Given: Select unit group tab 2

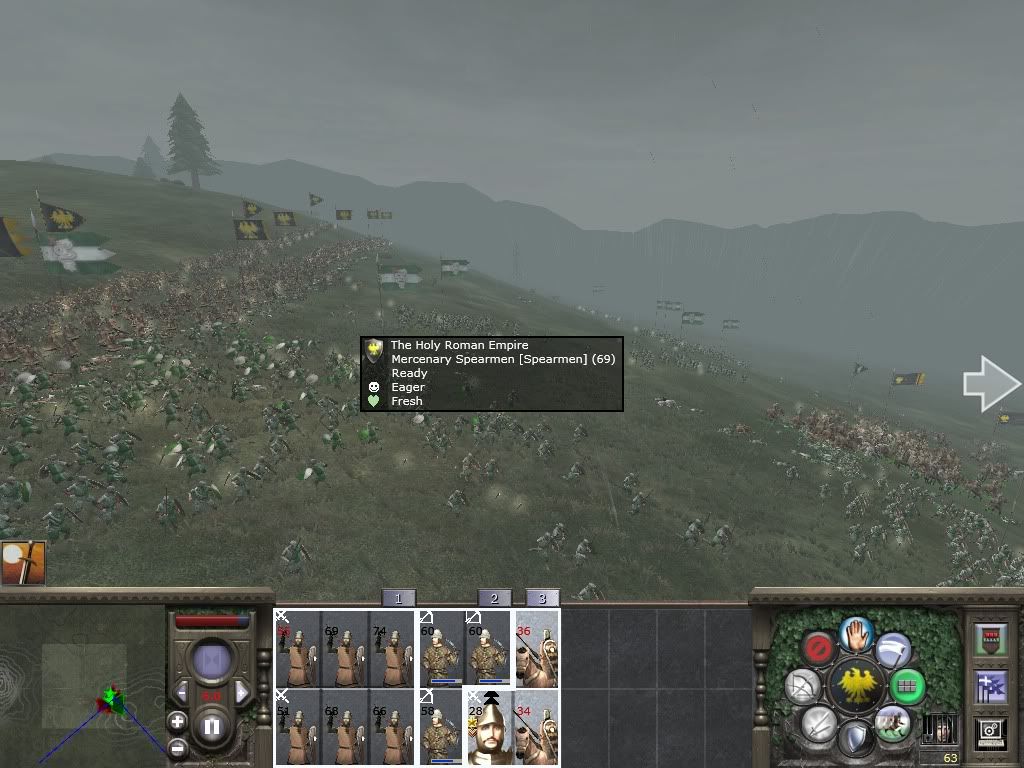Looking at the screenshot, I should (494, 598).
